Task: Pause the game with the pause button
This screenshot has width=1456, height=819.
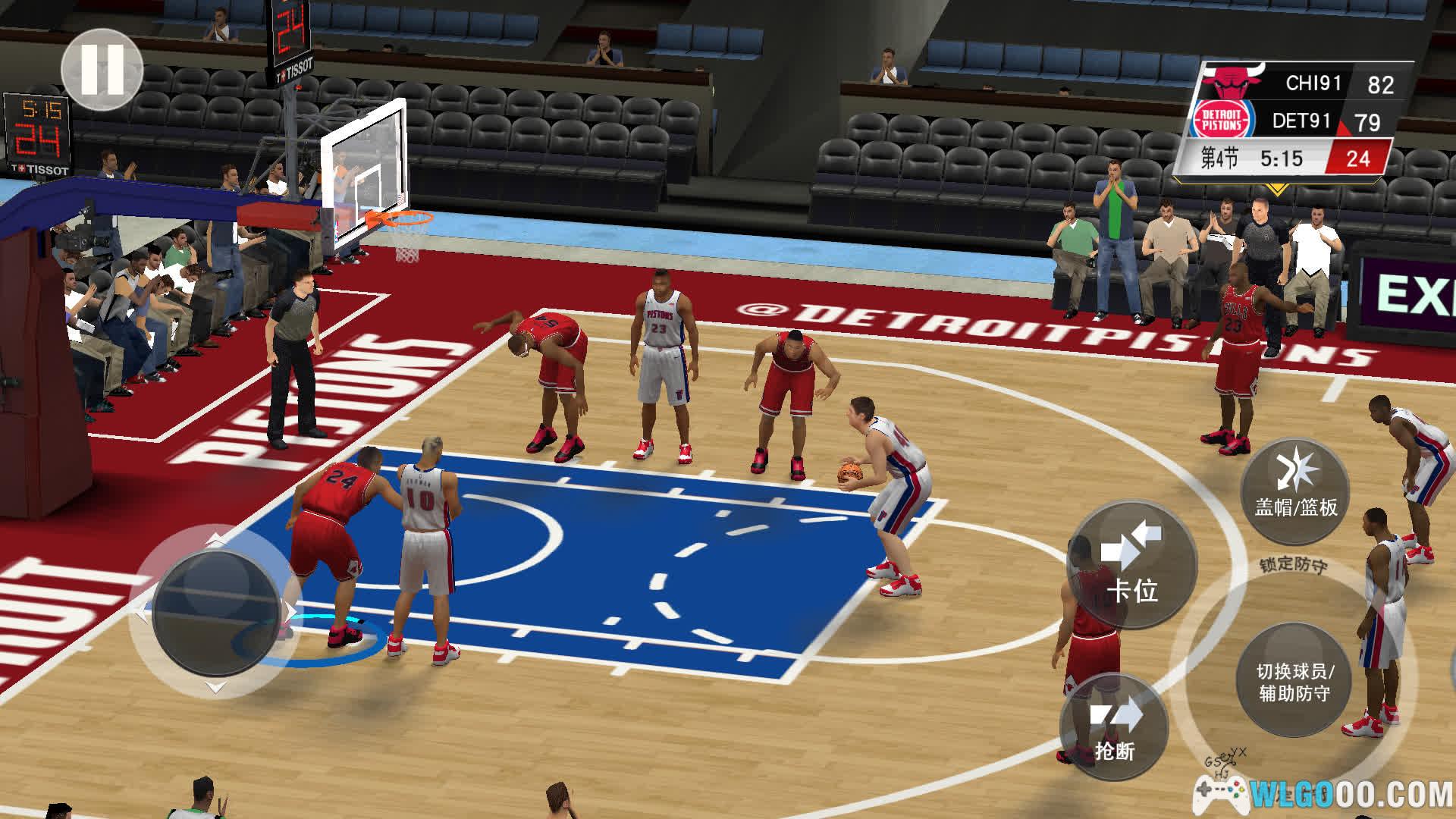Action: click(x=102, y=69)
